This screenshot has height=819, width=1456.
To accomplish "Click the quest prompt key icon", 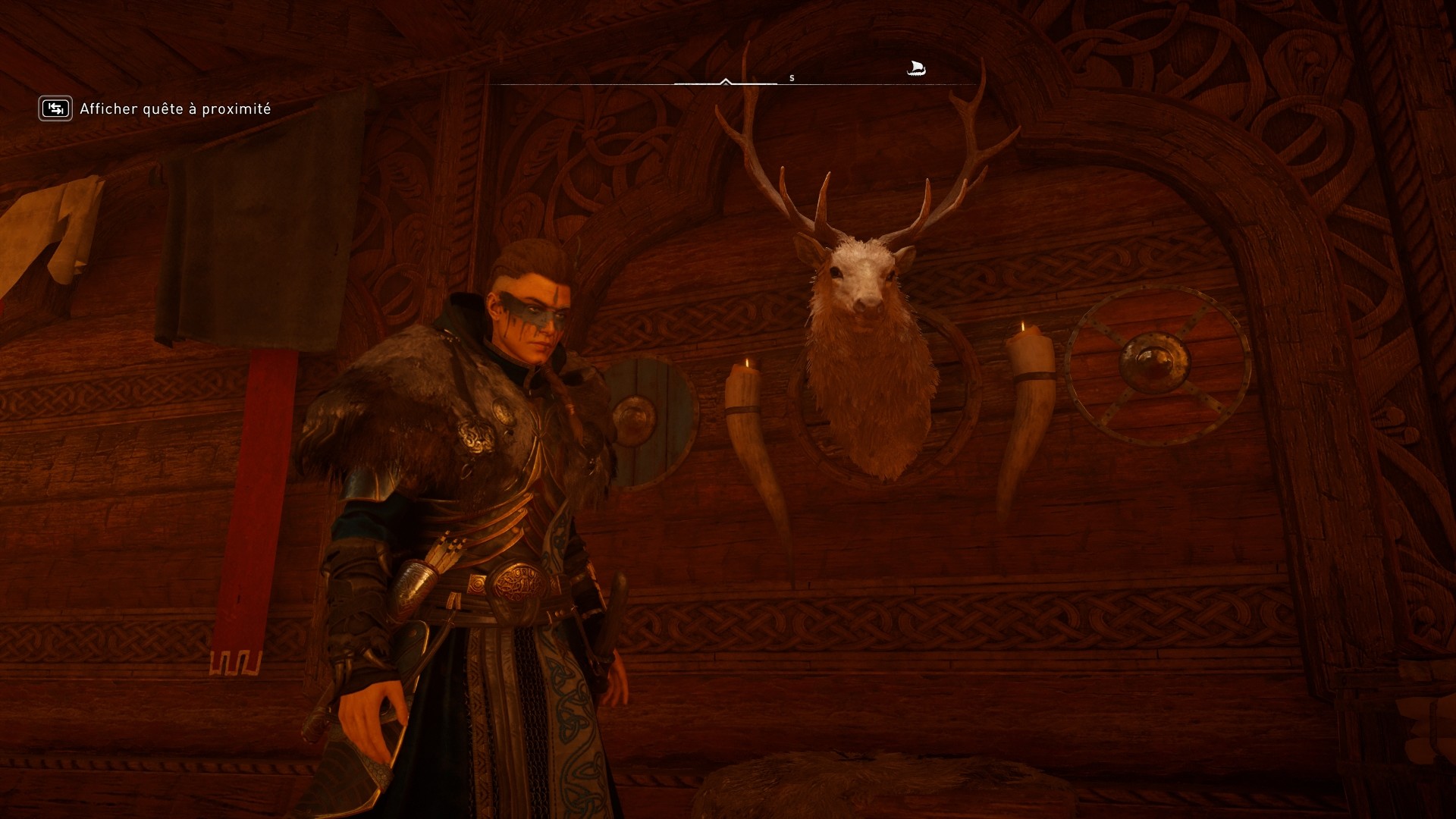I will click(x=54, y=108).
